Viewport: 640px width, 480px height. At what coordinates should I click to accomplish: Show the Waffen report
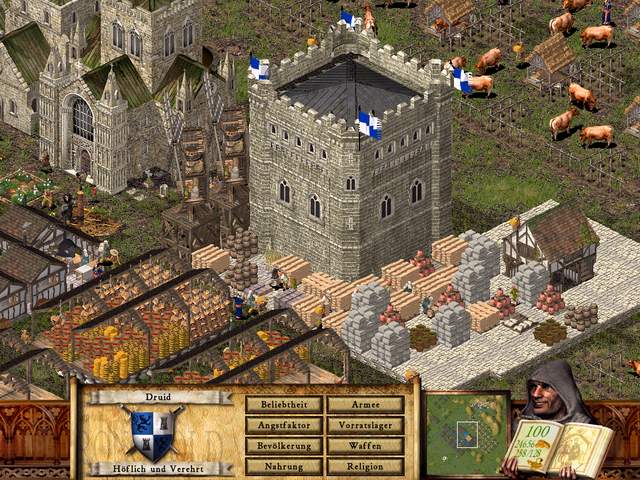(365, 446)
